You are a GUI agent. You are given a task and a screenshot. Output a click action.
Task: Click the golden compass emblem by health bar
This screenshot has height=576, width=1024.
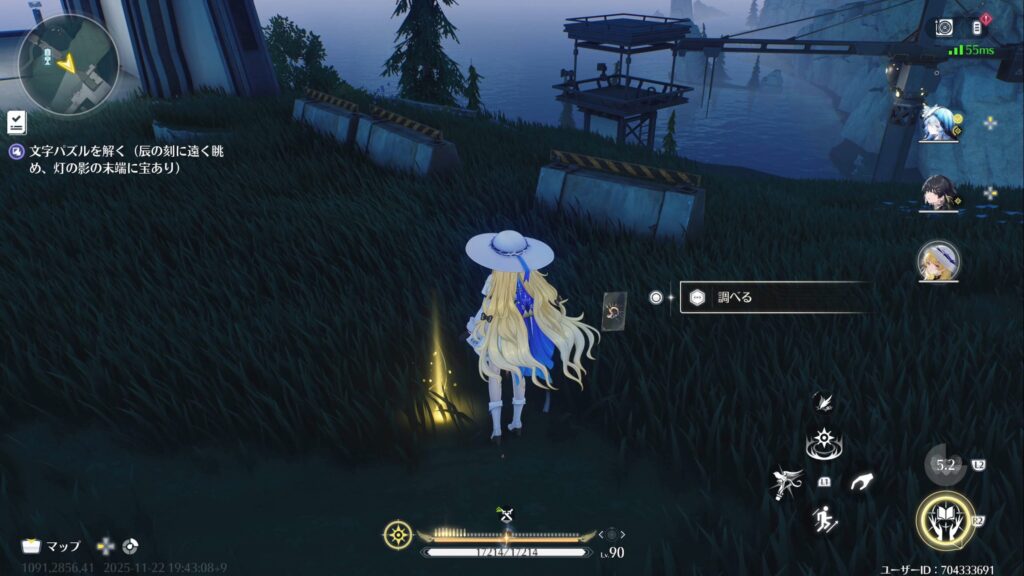397,534
